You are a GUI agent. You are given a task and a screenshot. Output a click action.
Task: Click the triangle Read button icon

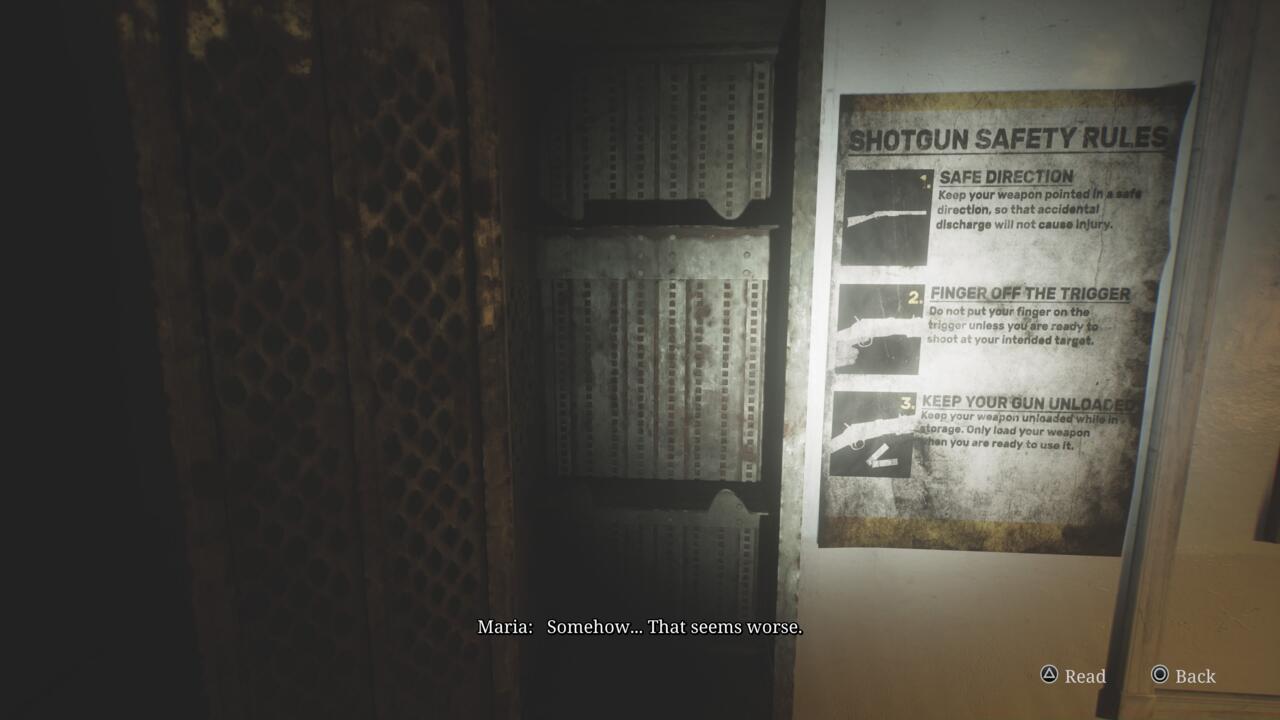pos(1047,676)
